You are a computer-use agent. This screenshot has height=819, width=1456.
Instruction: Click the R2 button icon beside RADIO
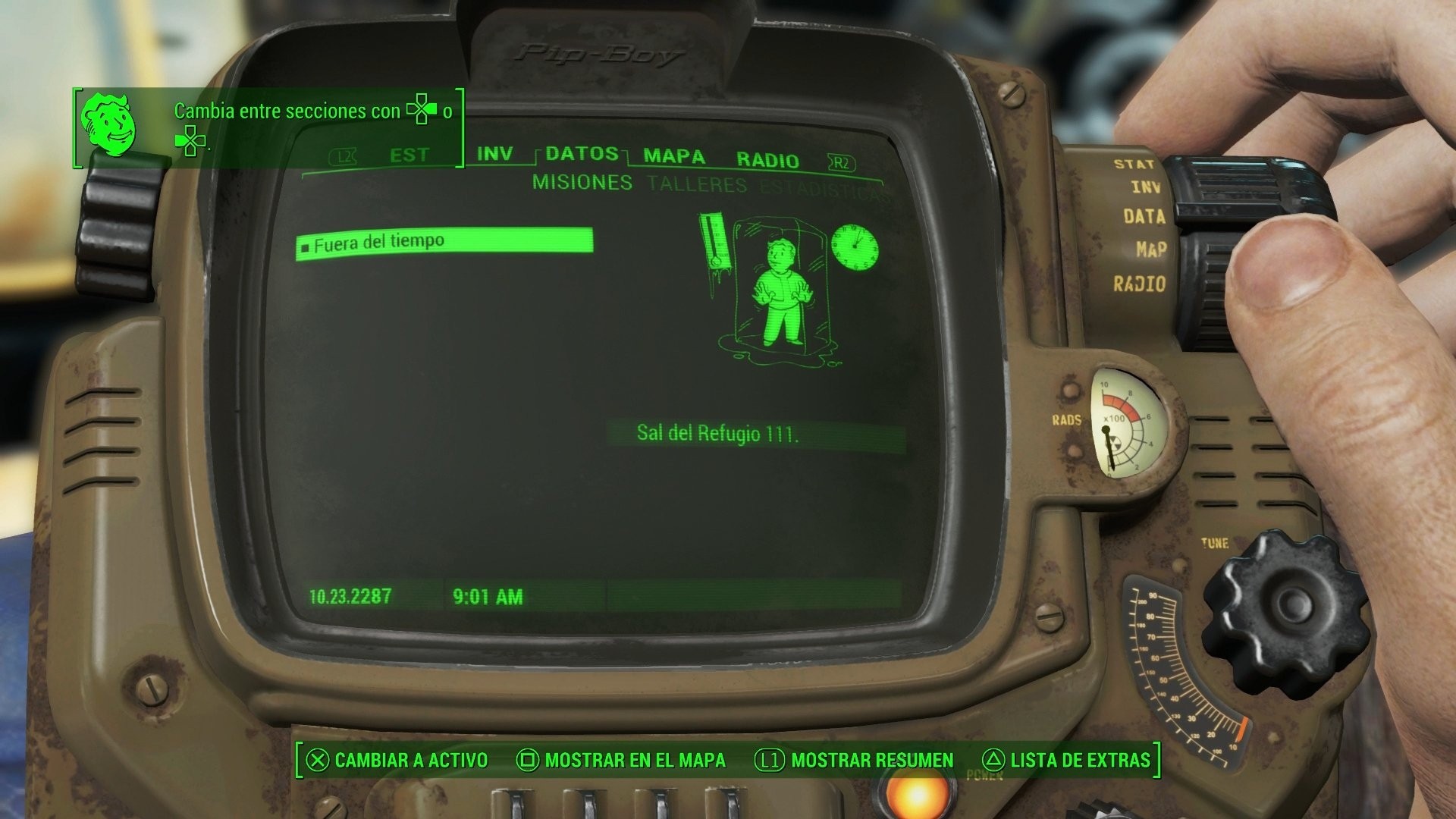[840, 161]
